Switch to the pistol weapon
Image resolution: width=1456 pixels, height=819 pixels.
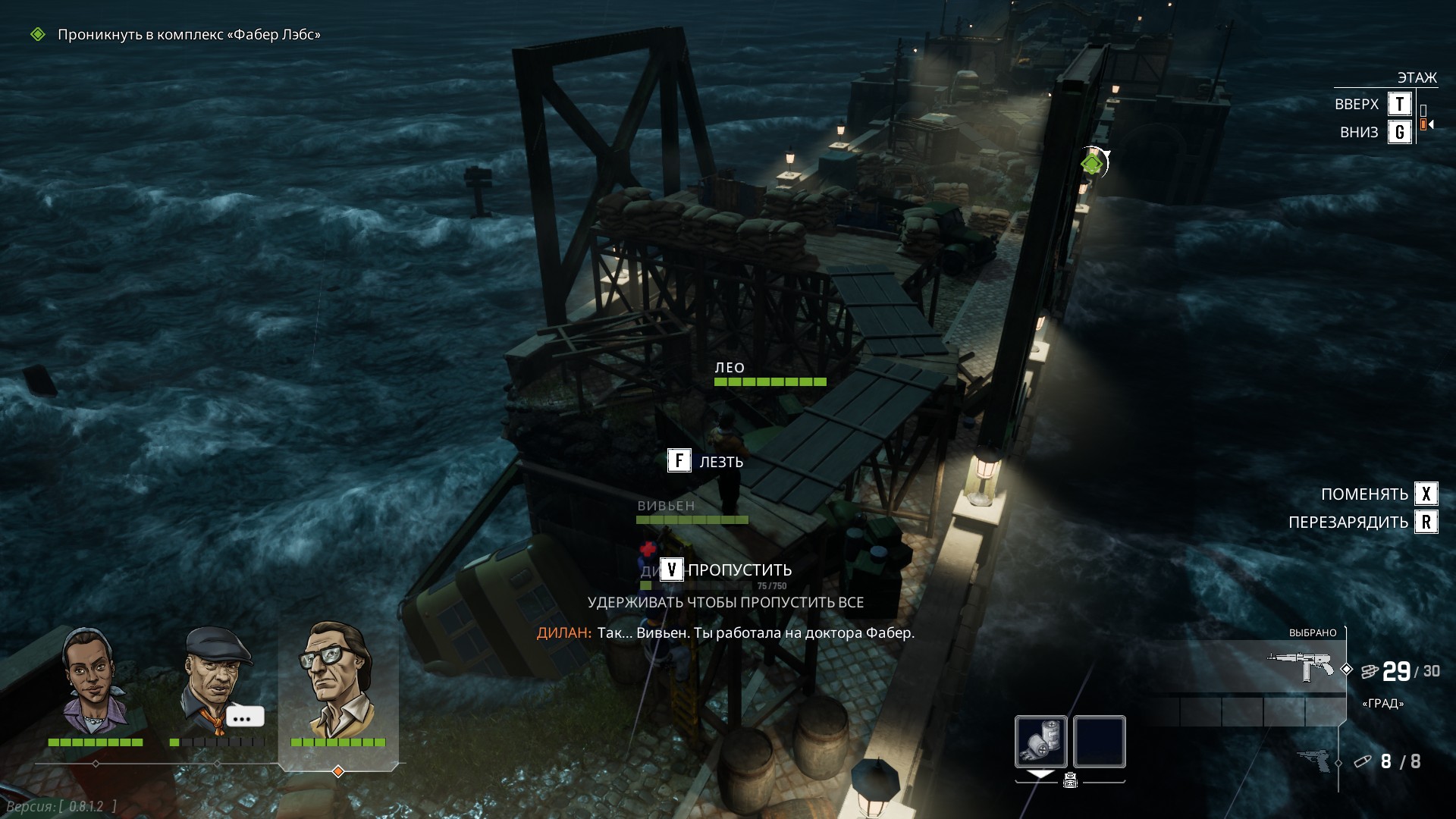pyautogui.click(x=1313, y=761)
